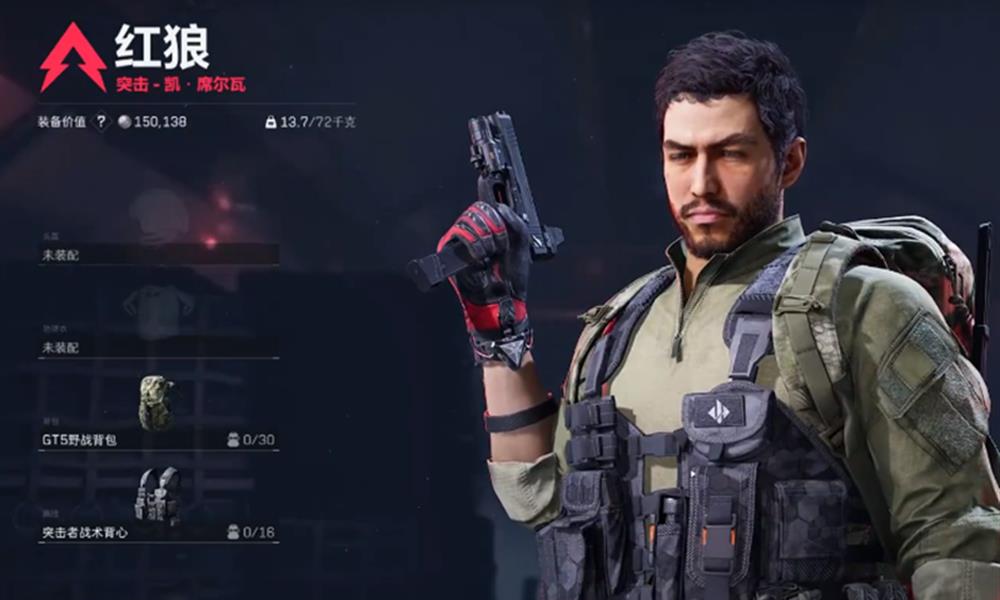
Task: Select the empty helmet slot labeled 未装配
Action: point(158,254)
